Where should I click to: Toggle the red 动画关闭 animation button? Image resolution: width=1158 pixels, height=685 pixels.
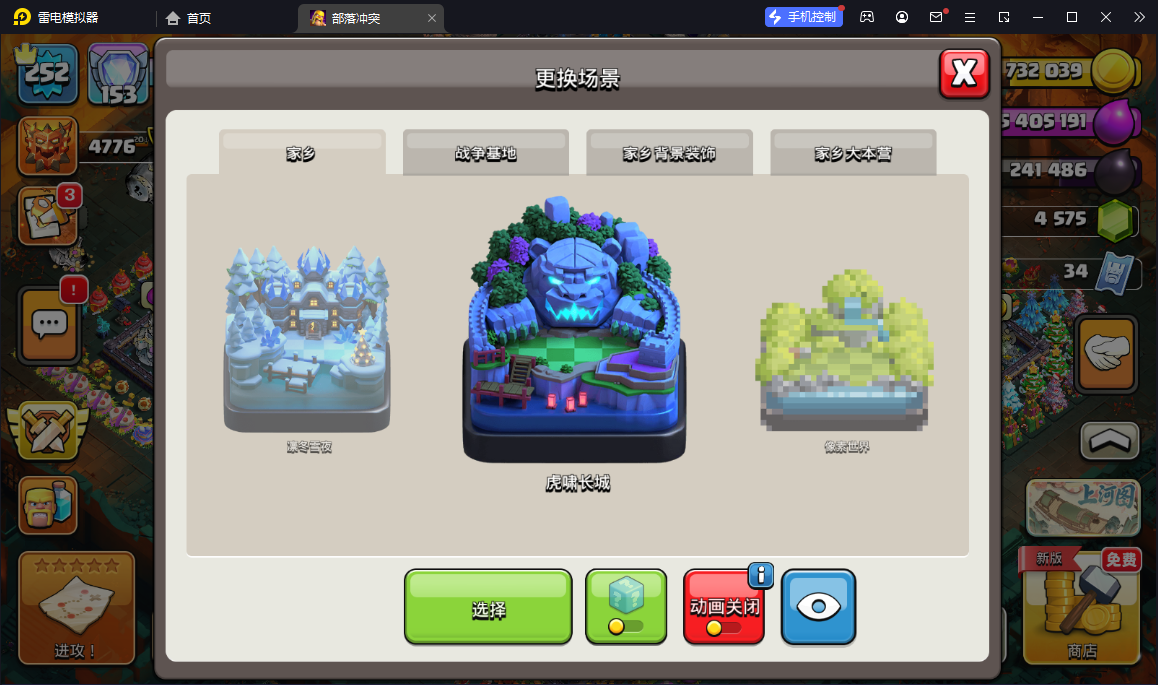[724, 607]
